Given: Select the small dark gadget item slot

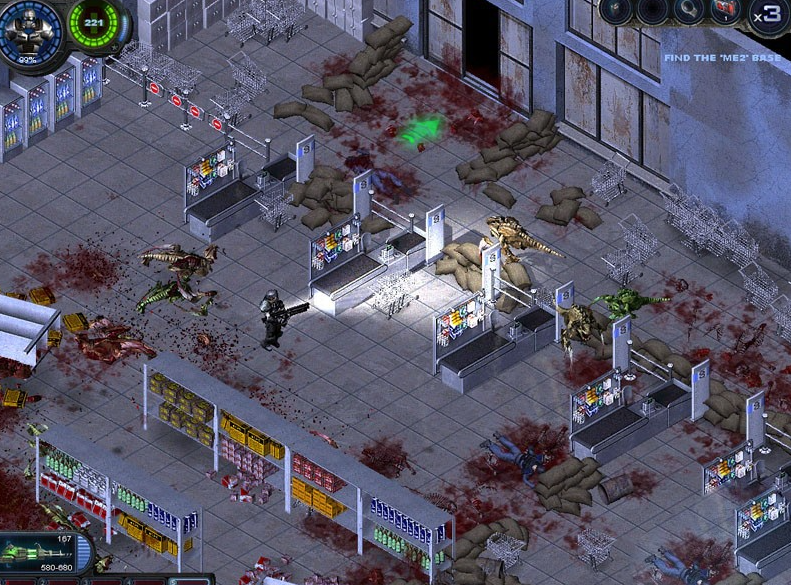Looking at the screenshot, I should pos(615,12).
